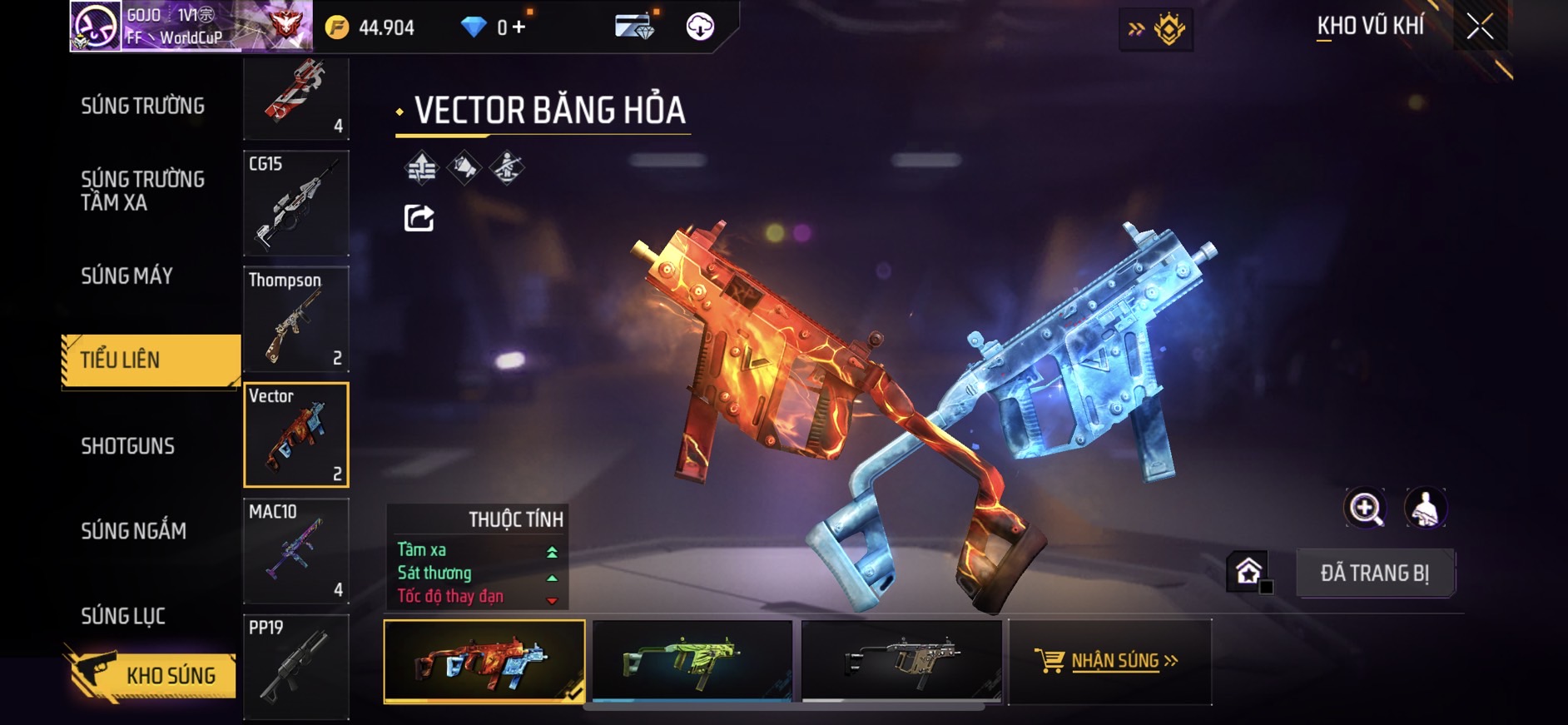Screen dimensions: 1568x725
Task: Zoom in on the weapon preview
Action: [1365, 508]
